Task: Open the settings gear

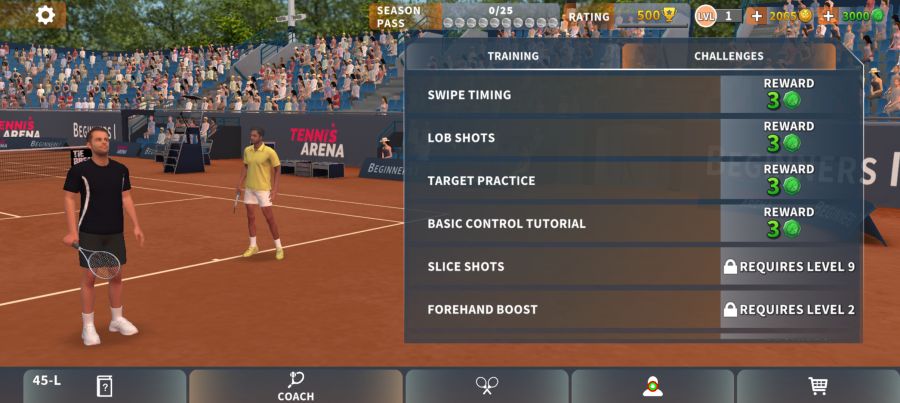Action: [x=45, y=15]
